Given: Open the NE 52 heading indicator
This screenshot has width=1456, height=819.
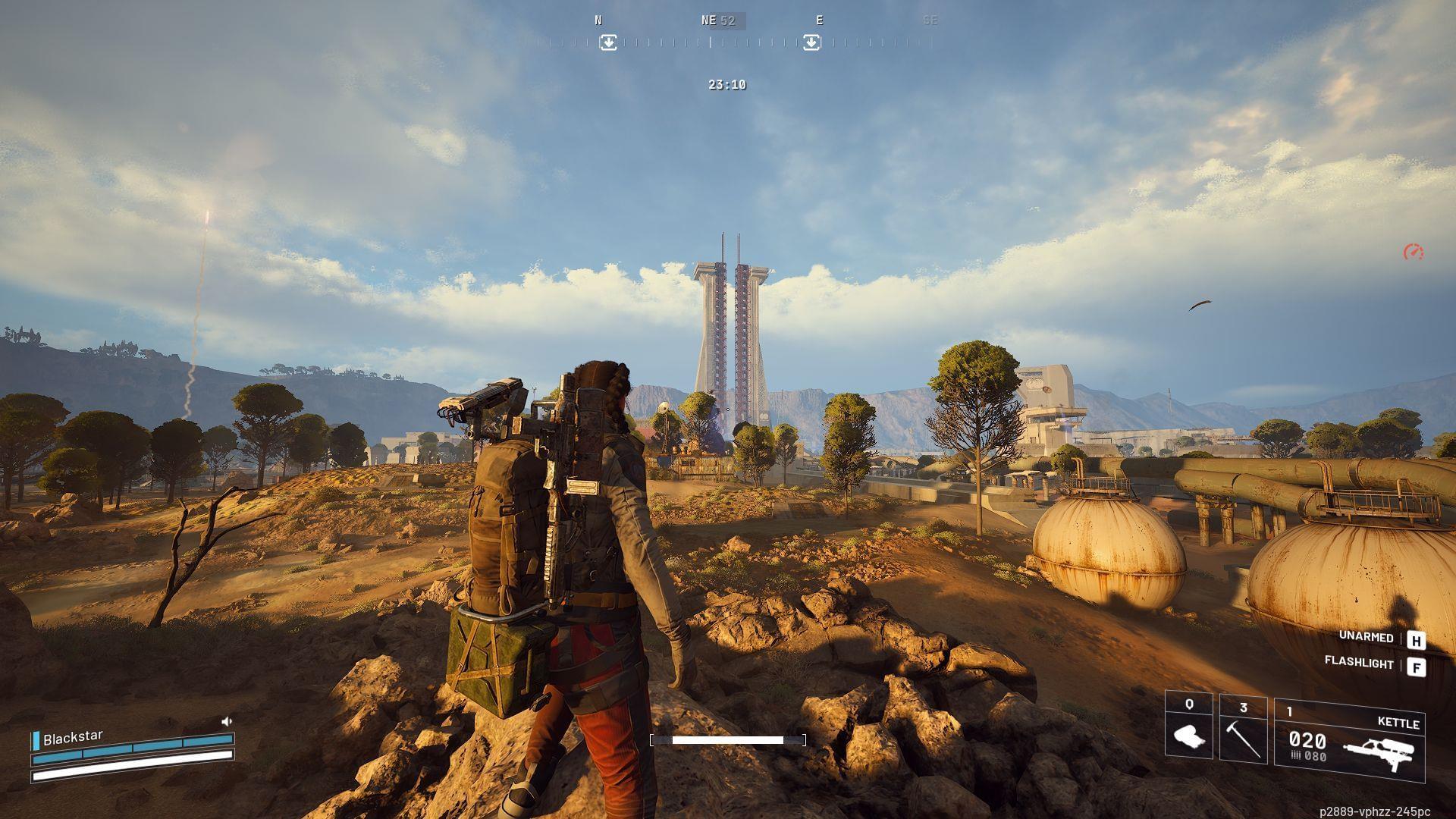Looking at the screenshot, I should point(717,20).
